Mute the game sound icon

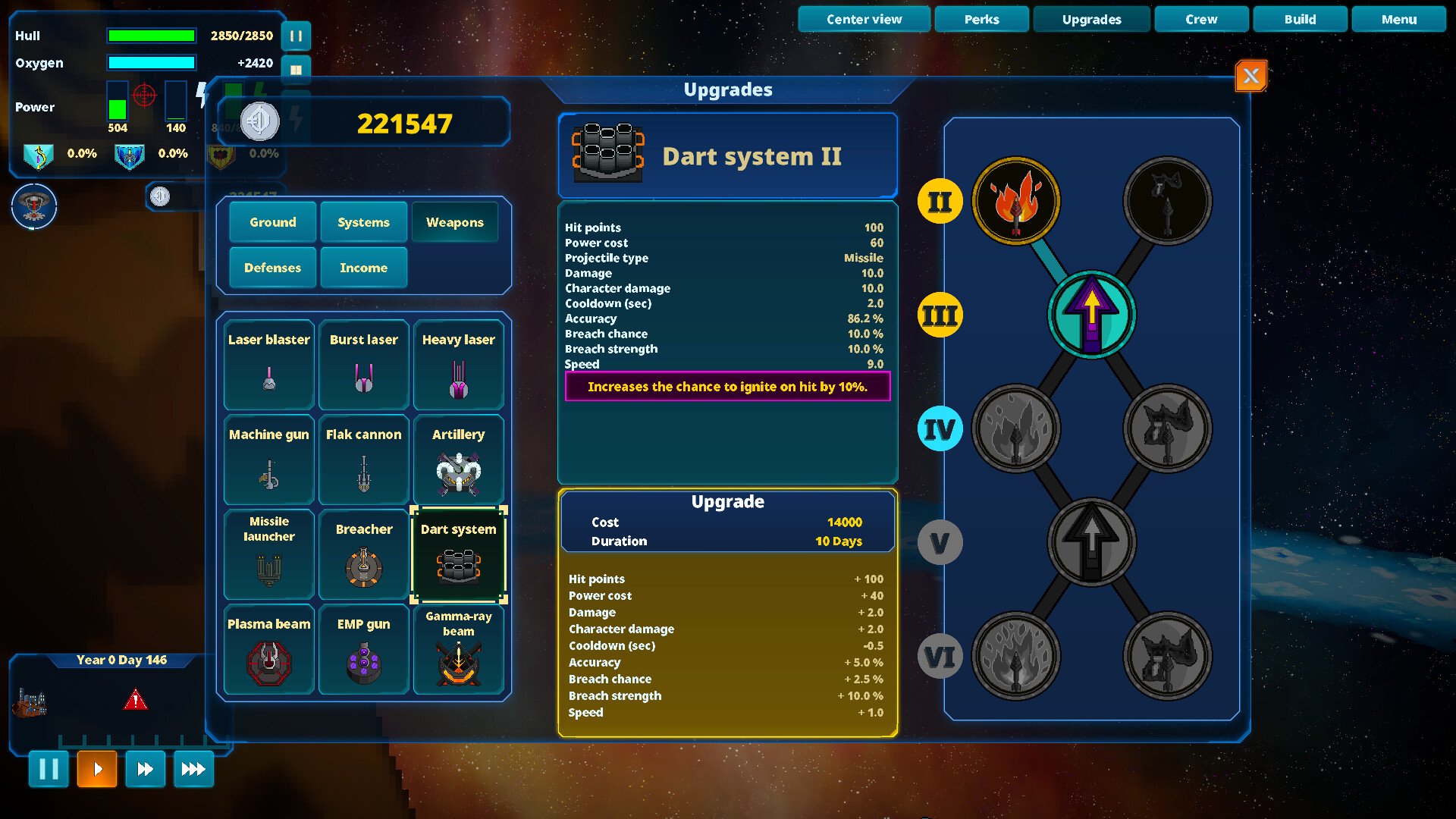259,121
